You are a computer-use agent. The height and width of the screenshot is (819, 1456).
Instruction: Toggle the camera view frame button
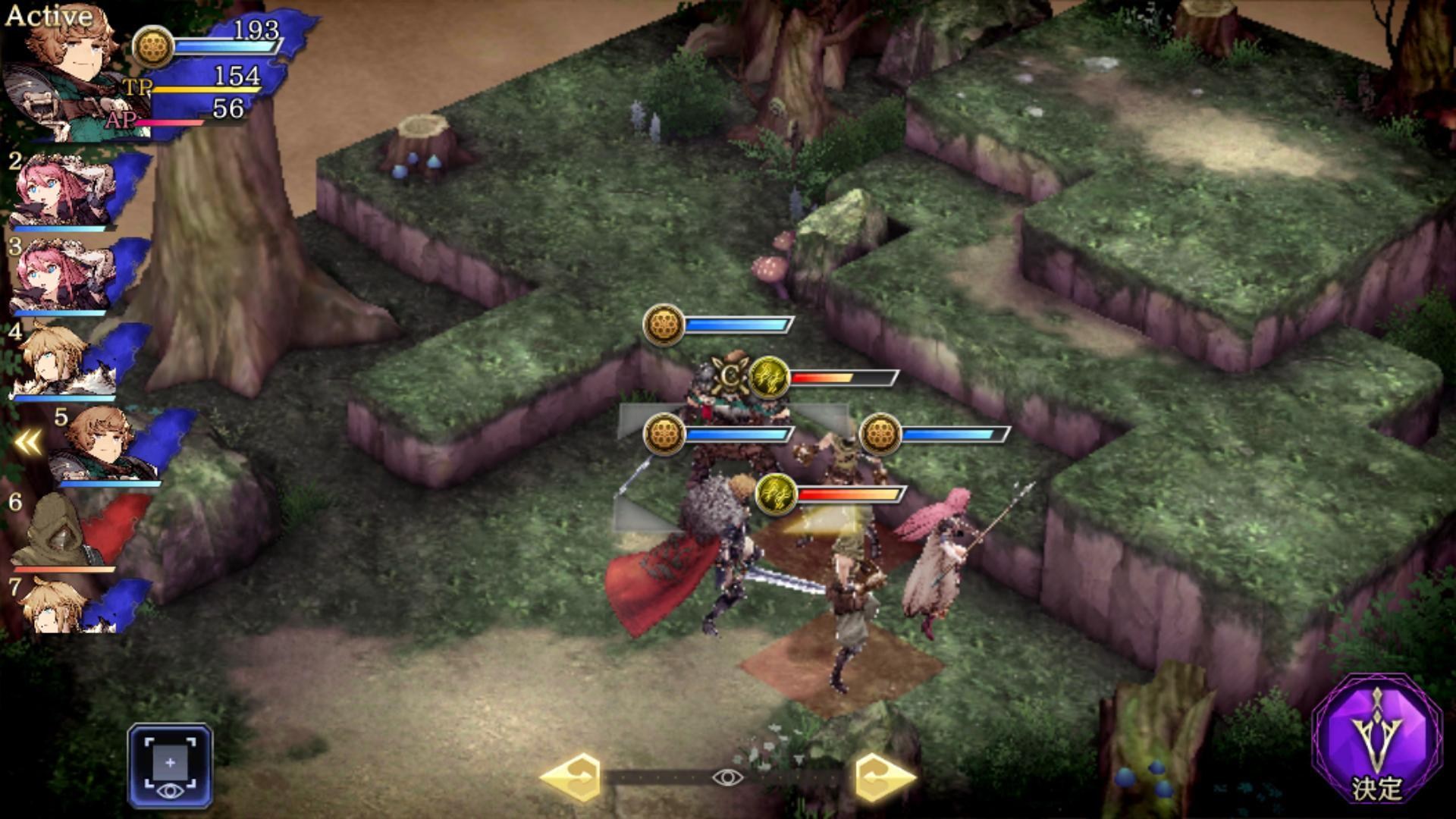pos(170,766)
